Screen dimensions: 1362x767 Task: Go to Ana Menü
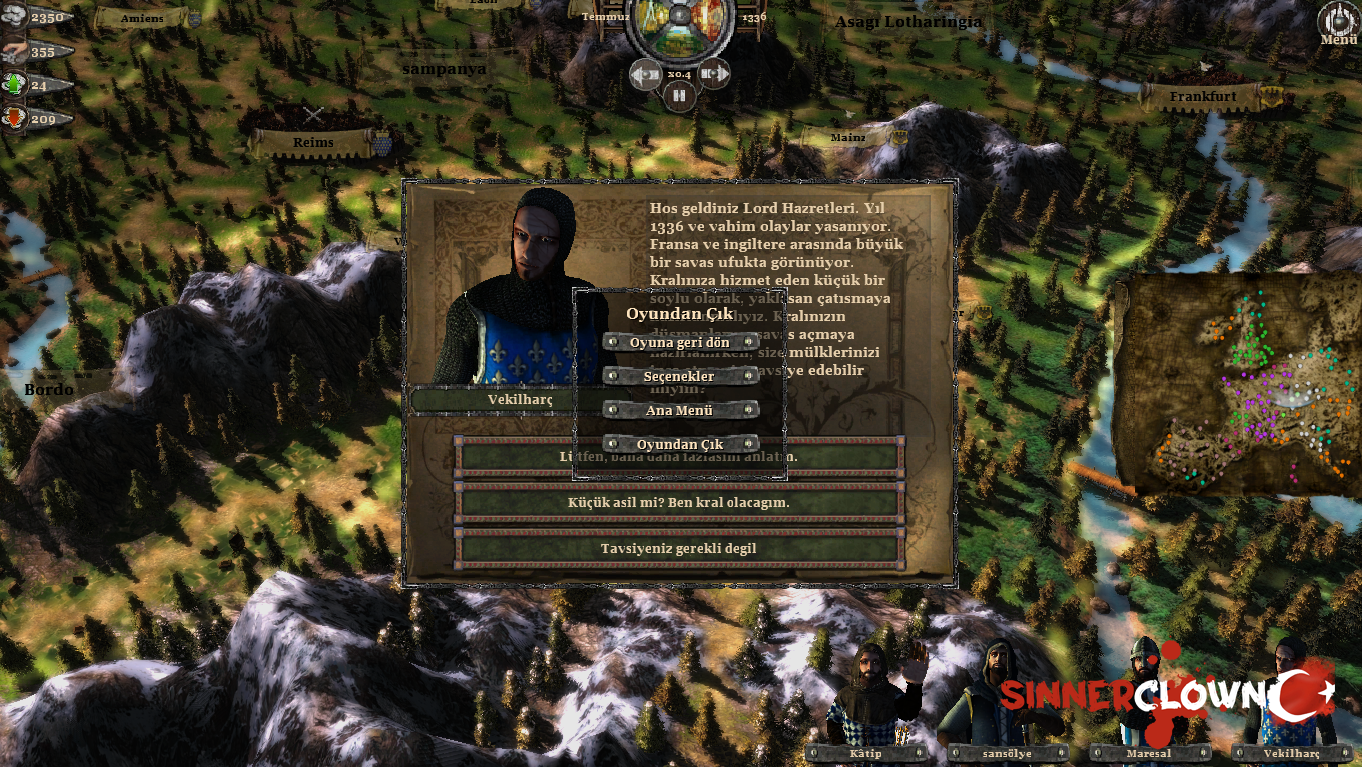pos(679,410)
